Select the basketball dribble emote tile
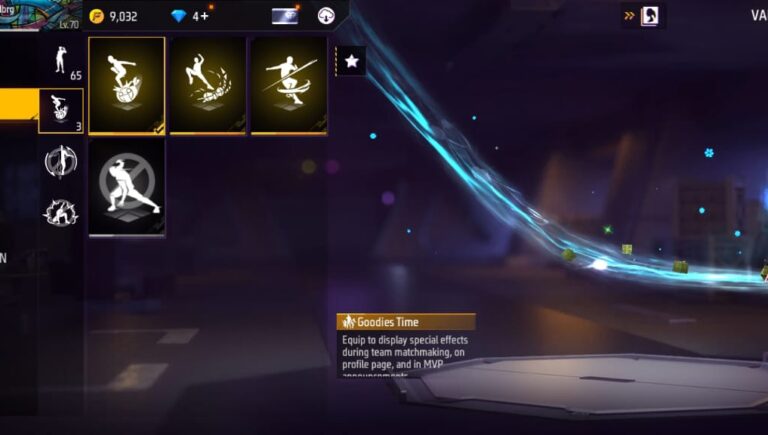The width and height of the screenshot is (768, 435). click(x=127, y=85)
